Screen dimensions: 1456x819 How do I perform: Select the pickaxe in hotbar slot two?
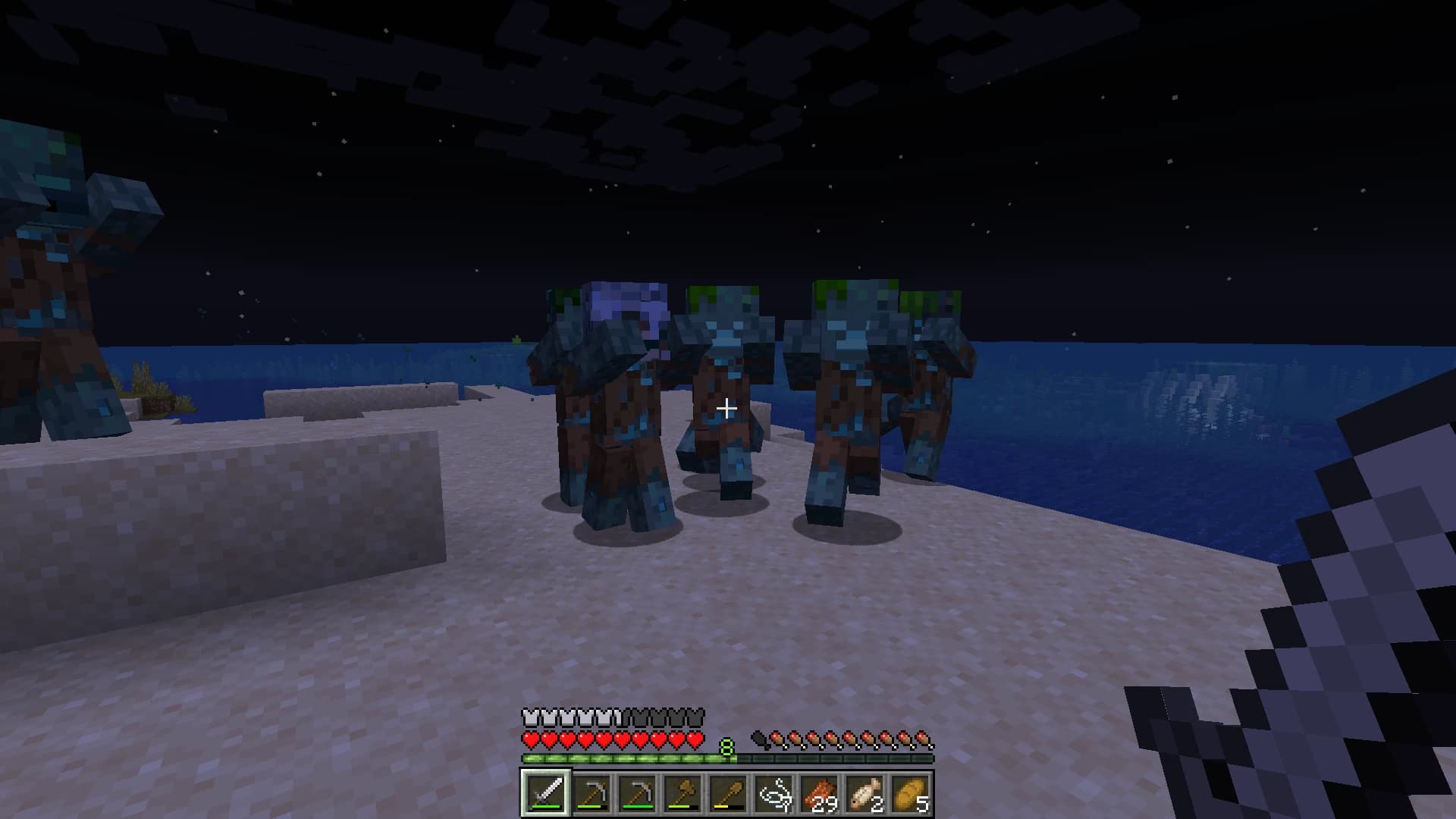click(591, 794)
